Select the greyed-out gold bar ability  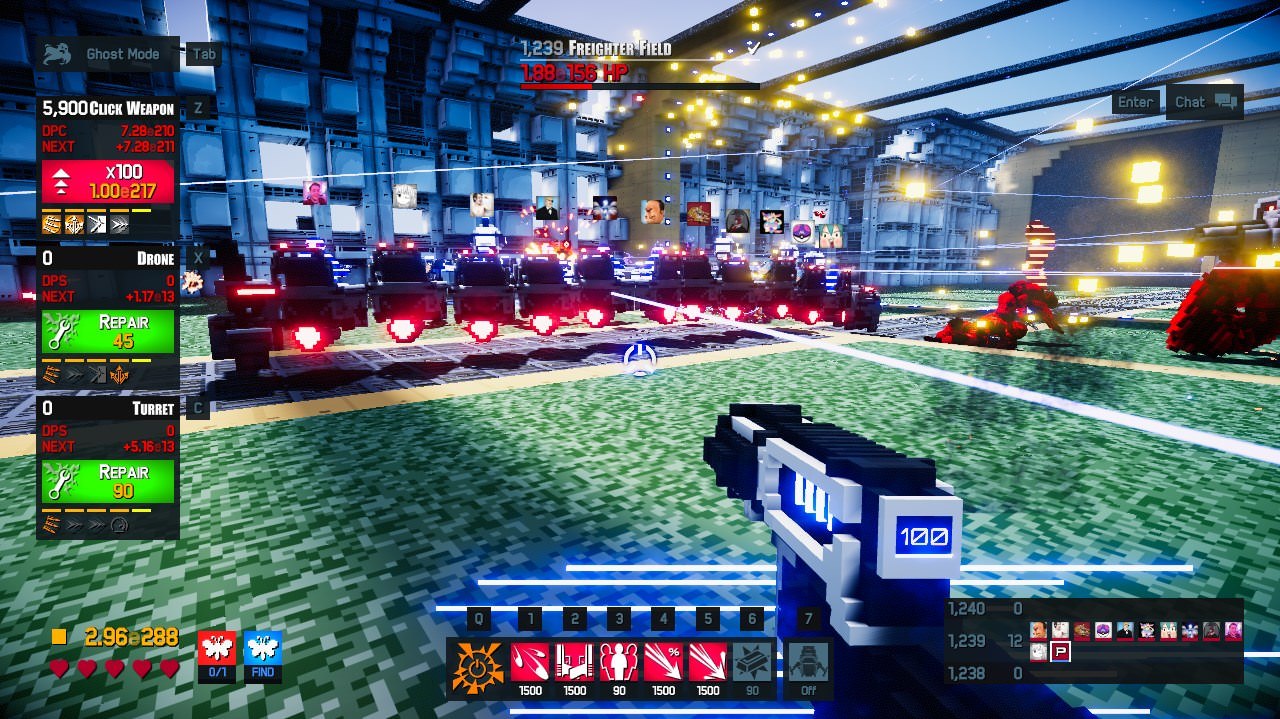(752, 662)
